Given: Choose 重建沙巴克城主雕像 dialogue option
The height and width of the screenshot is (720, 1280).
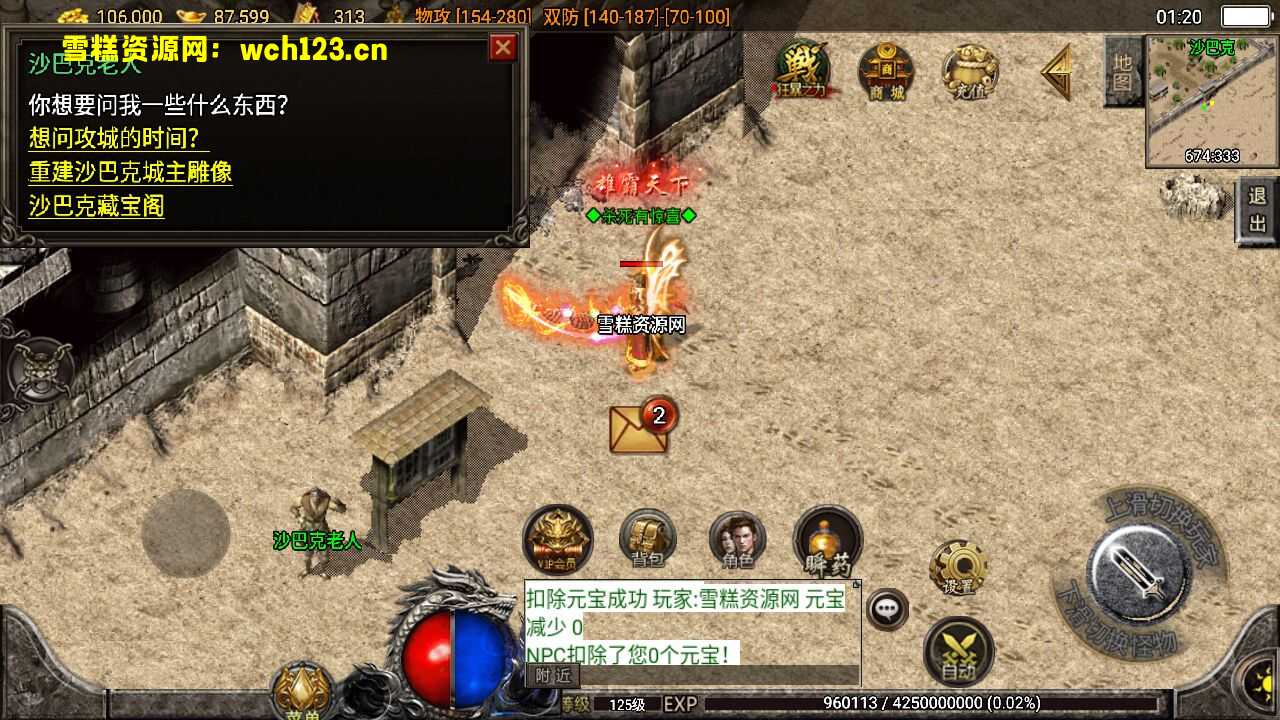Looking at the screenshot, I should (x=130, y=172).
